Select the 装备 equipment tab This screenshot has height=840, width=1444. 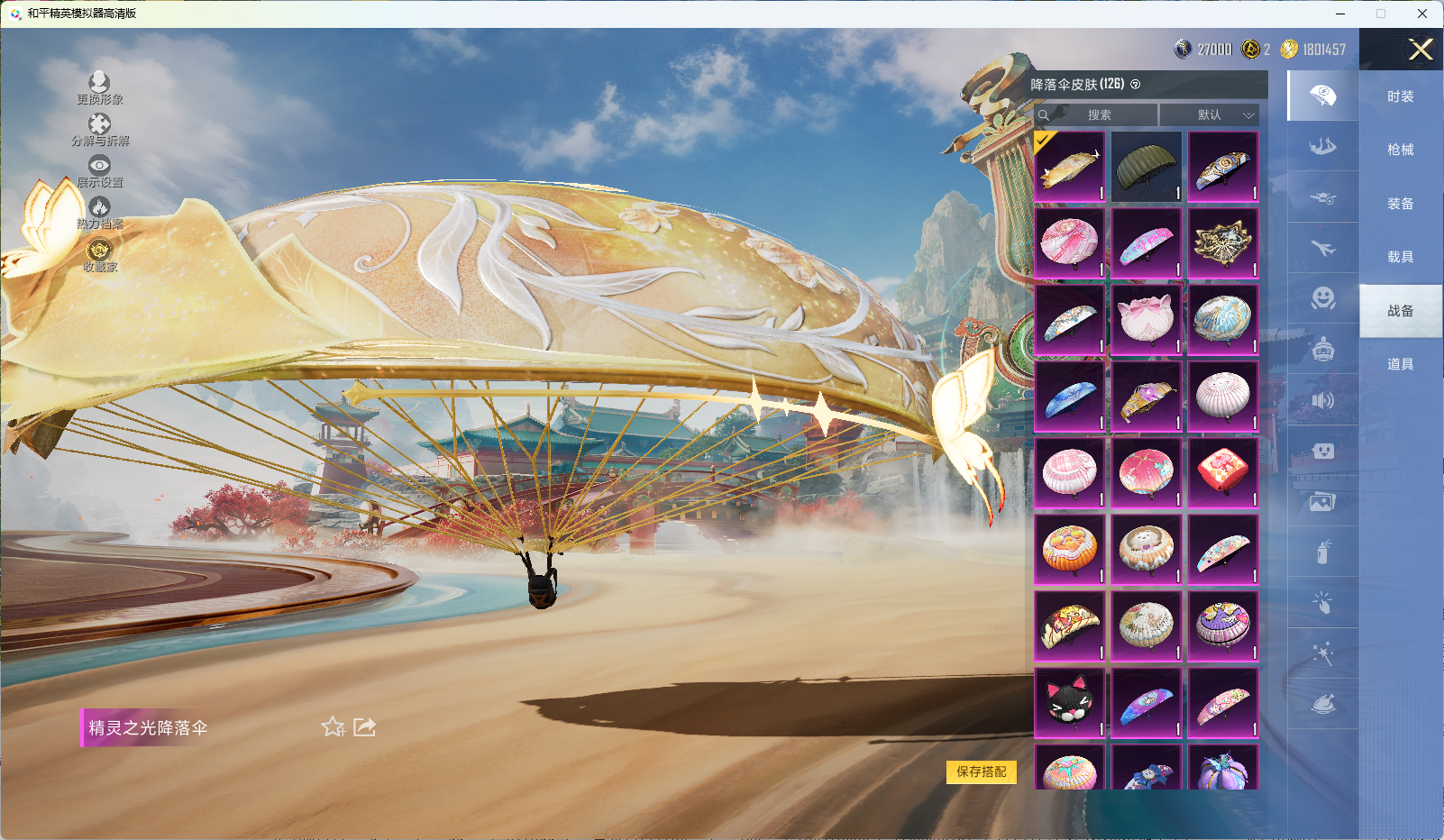[x=1400, y=204]
